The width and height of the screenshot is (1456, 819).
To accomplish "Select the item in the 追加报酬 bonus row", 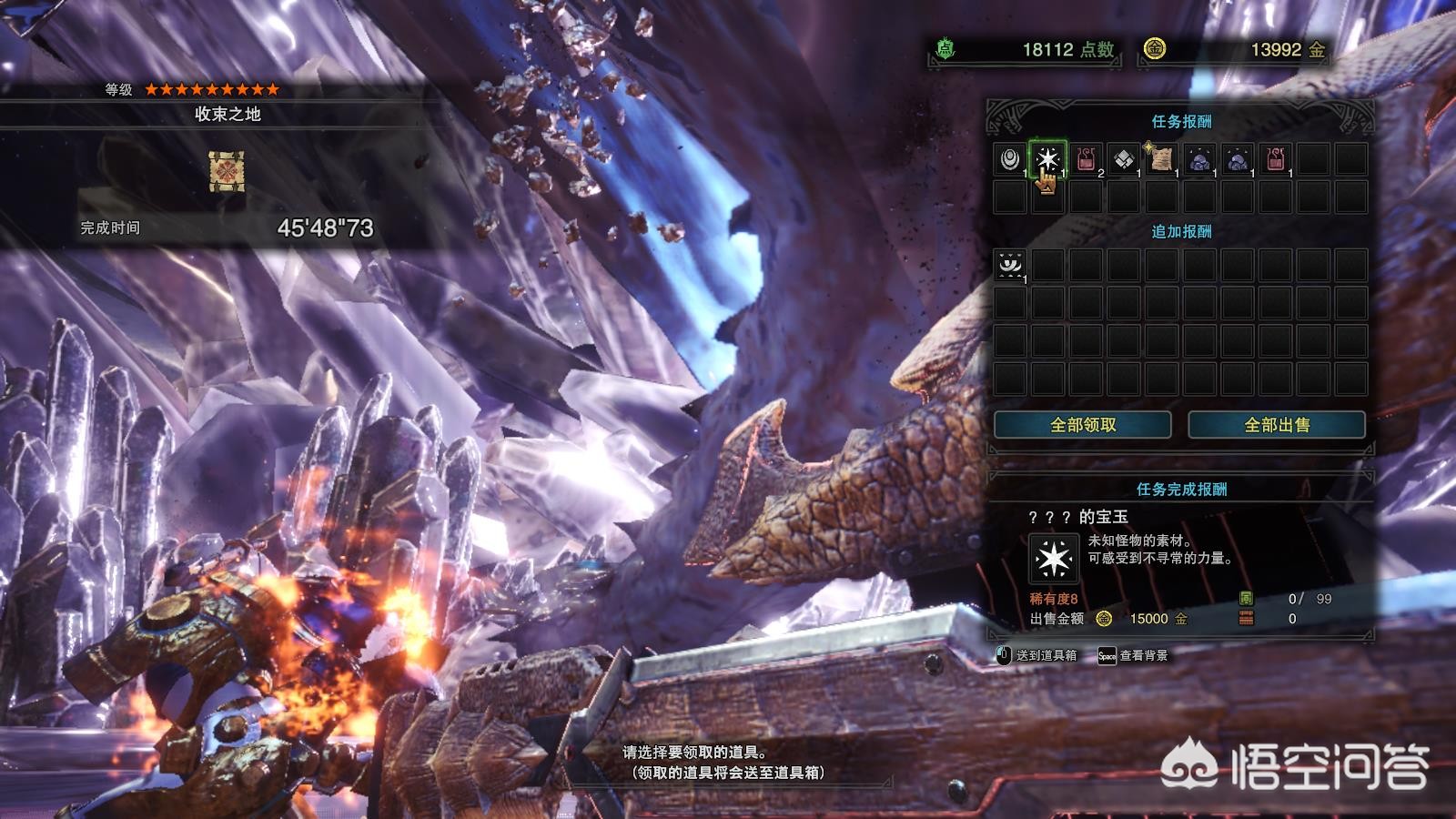I will pyautogui.click(x=1009, y=265).
